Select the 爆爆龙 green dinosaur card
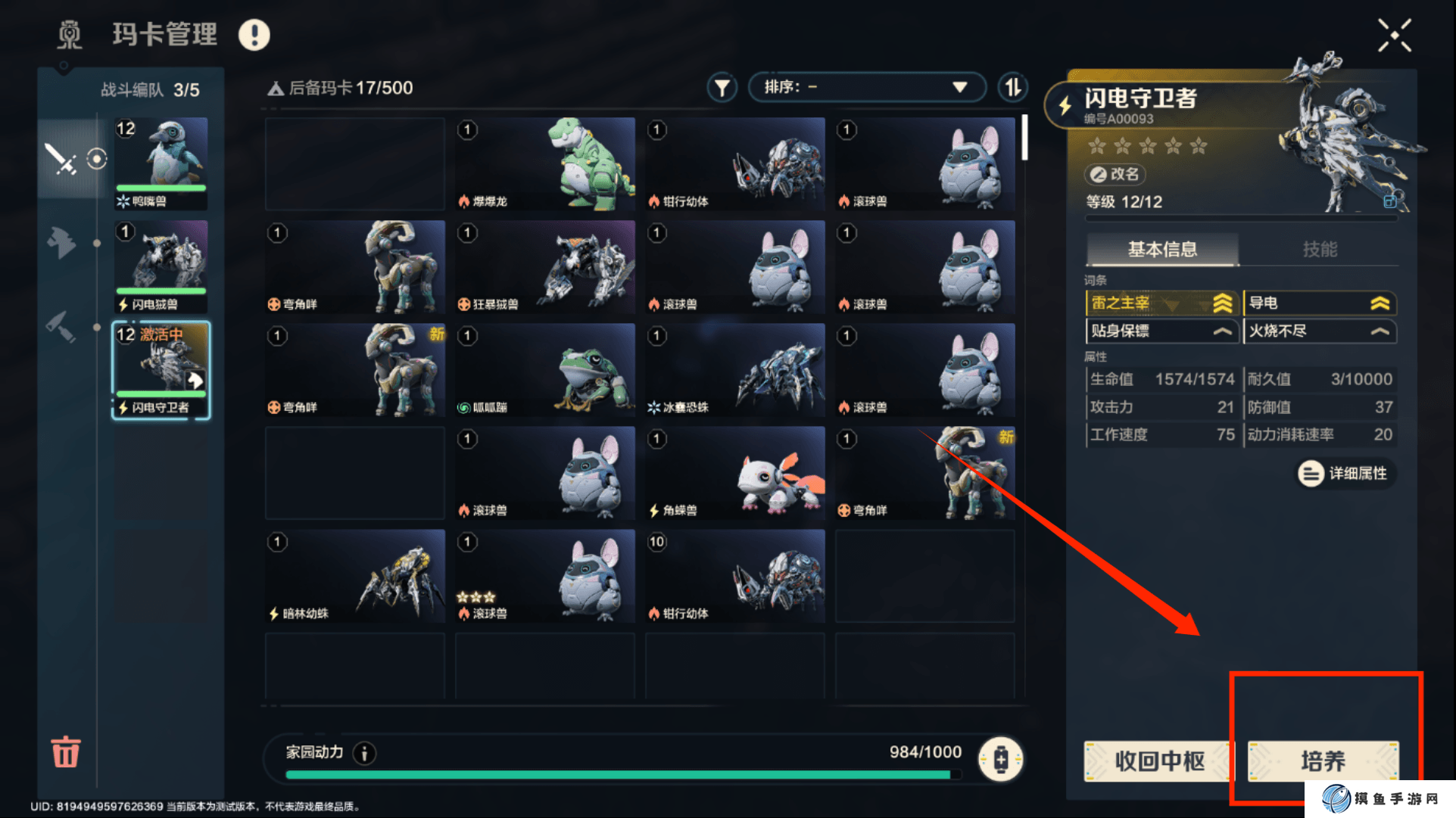 click(x=545, y=163)
